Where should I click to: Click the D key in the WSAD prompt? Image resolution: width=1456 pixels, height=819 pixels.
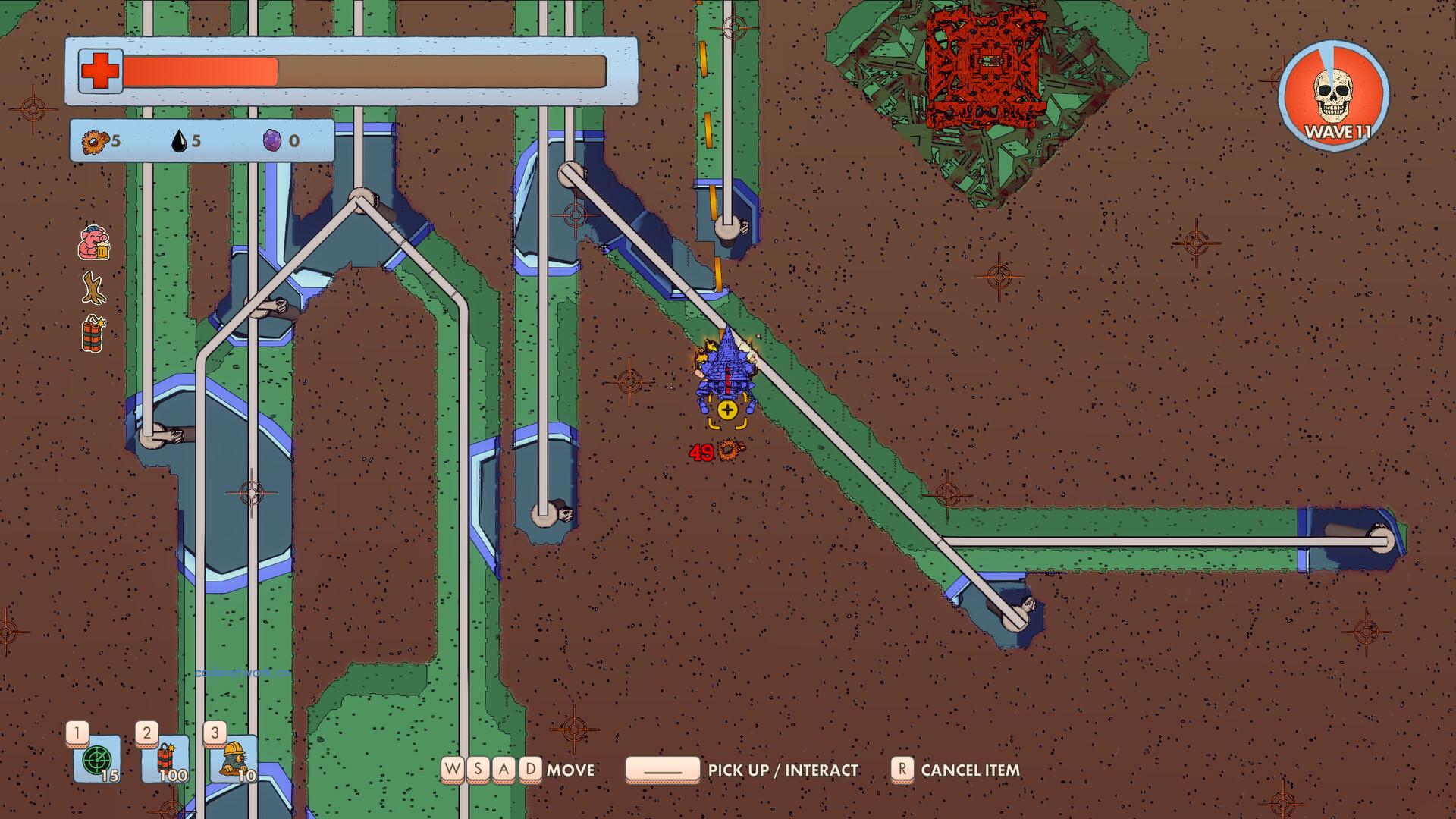pyautogui.click(x=529, y=770)
